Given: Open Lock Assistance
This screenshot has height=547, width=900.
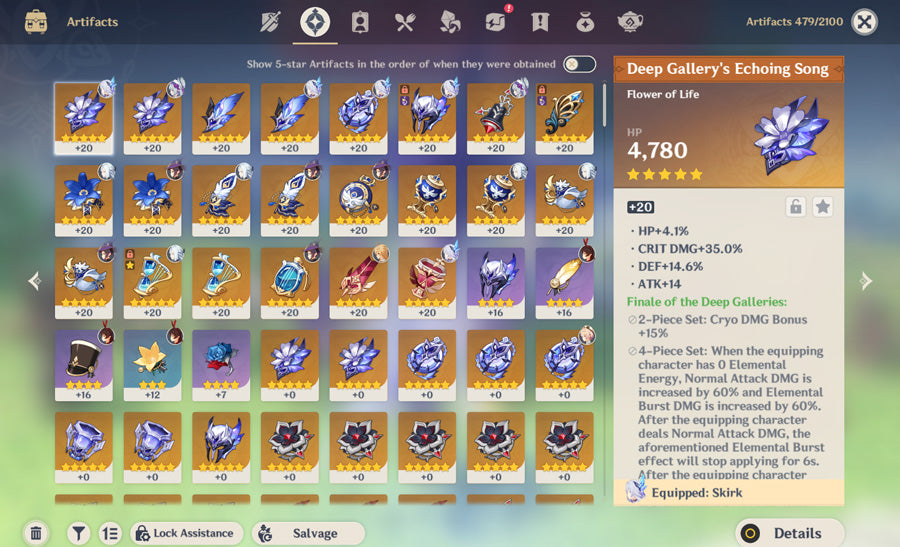Looking at the screenshot, I should [187, 533].
